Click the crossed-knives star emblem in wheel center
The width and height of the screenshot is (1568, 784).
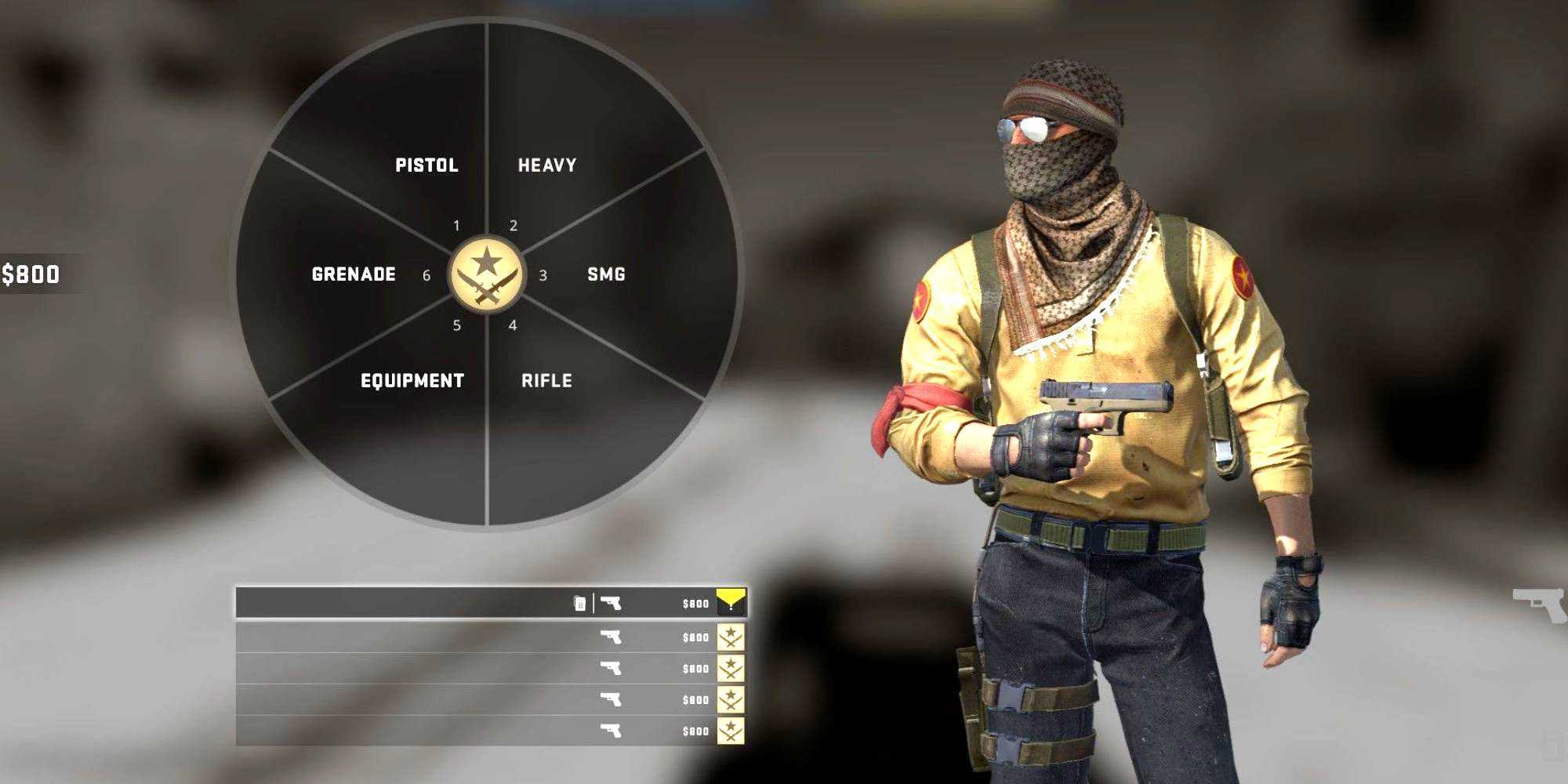(487, 274)
